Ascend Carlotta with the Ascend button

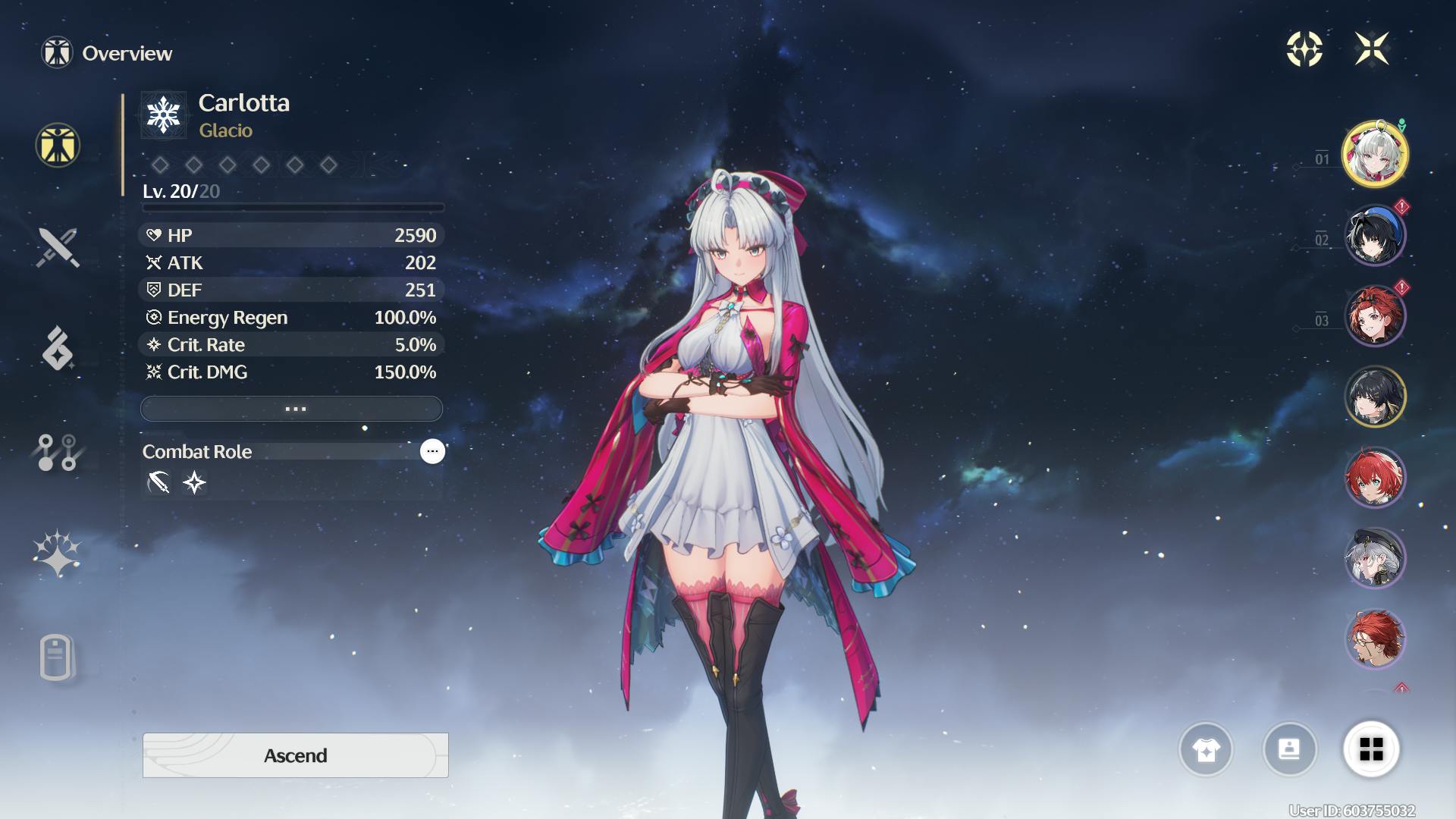(x=295, y=755)
